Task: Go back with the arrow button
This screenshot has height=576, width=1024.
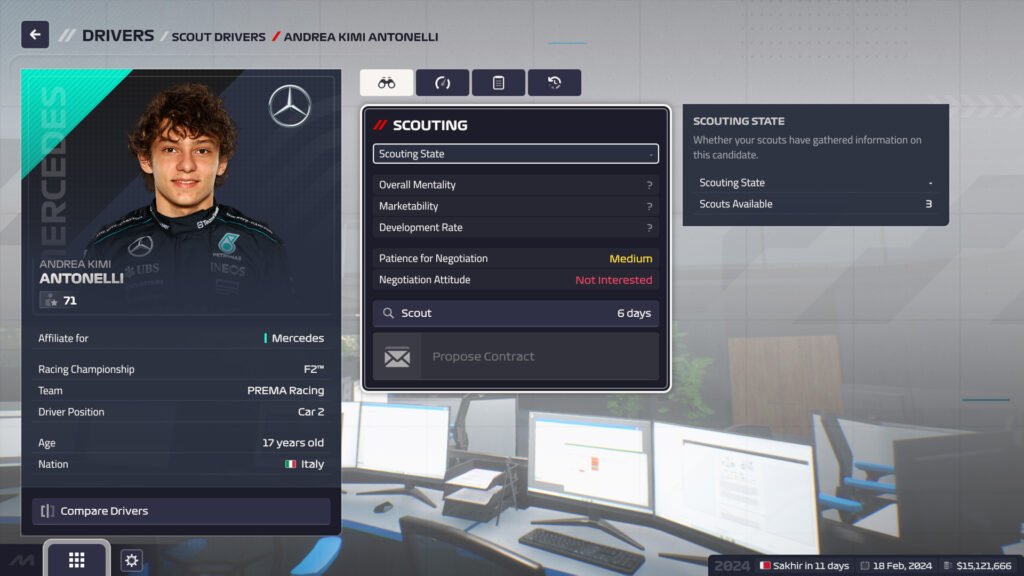Action: (x=35, y=35)
